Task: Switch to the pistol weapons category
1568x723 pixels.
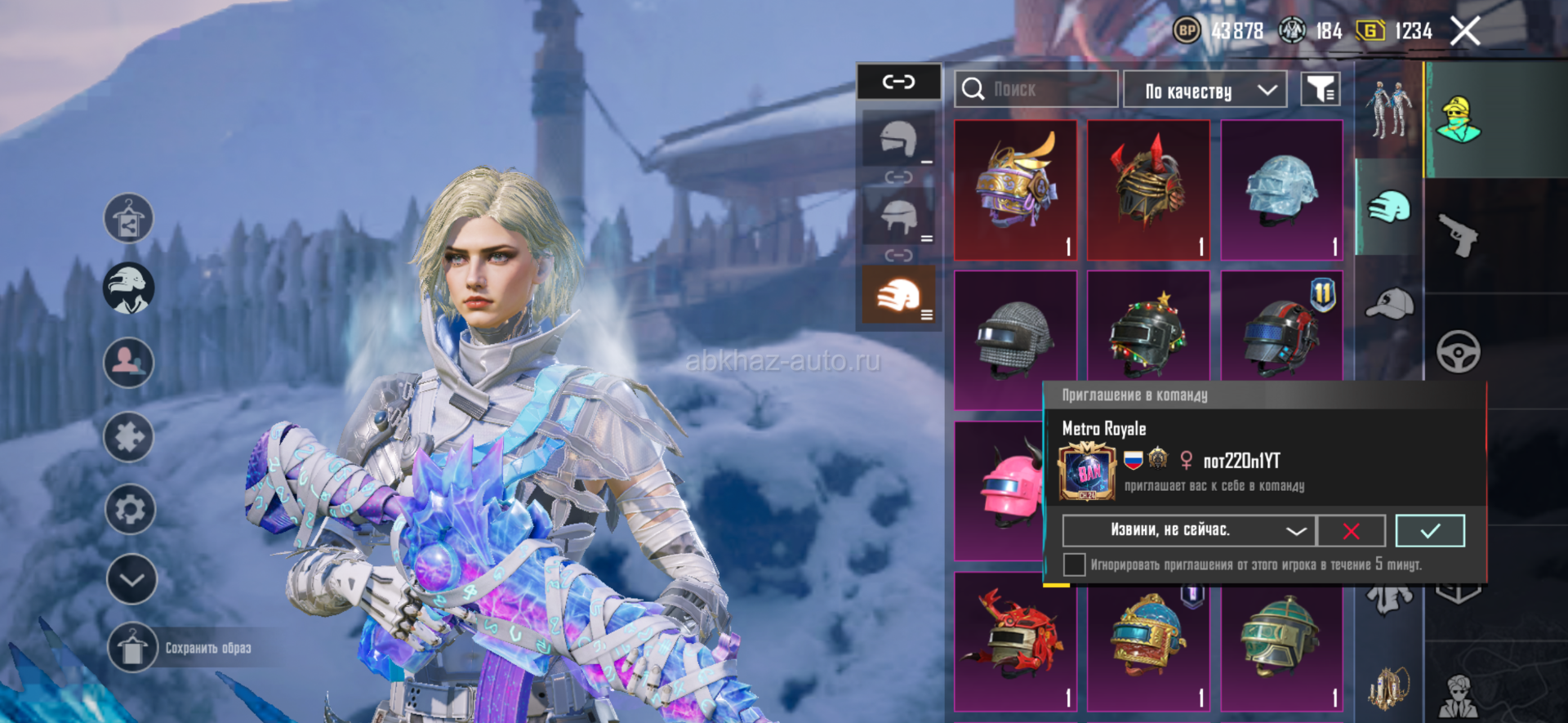Action: tap(1459, 236)
